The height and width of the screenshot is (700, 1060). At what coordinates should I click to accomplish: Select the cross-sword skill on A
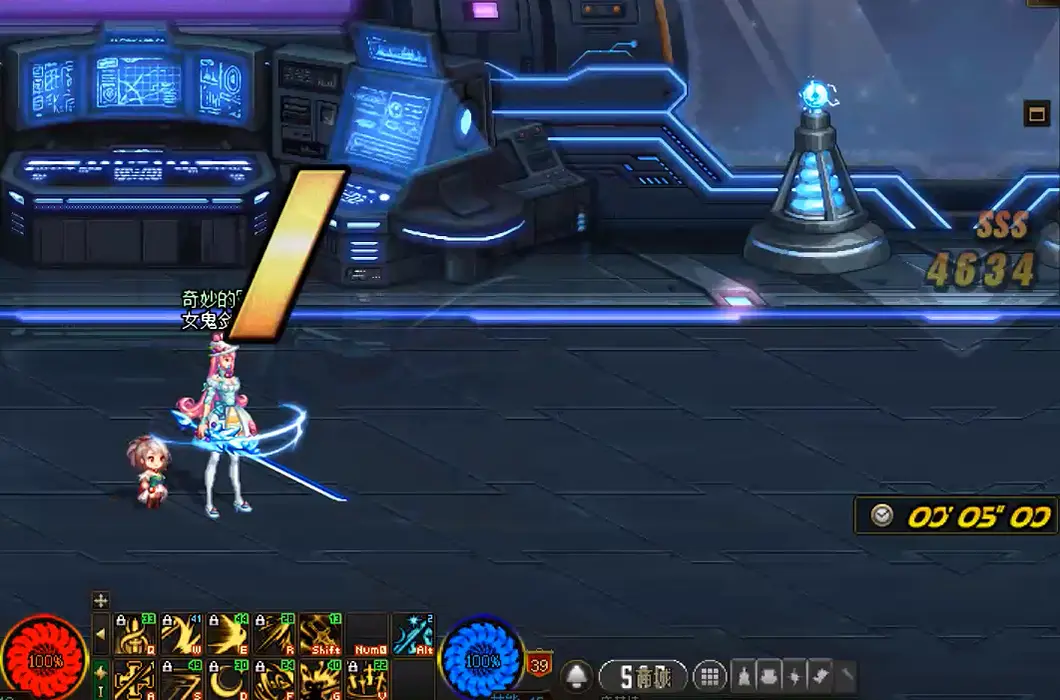[135, 680]
